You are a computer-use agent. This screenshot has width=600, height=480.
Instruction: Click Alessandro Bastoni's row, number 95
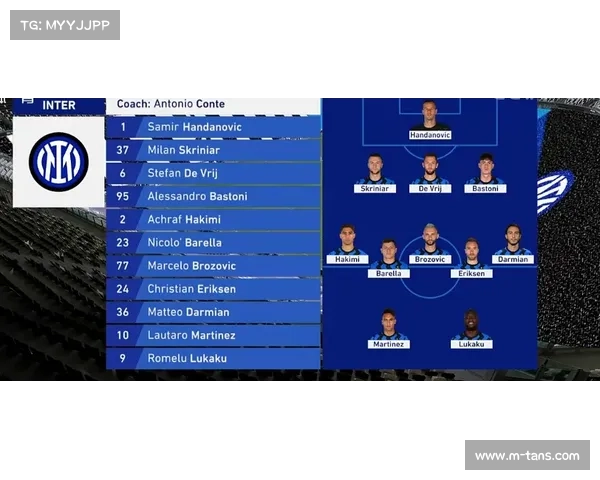coord(213,196)
